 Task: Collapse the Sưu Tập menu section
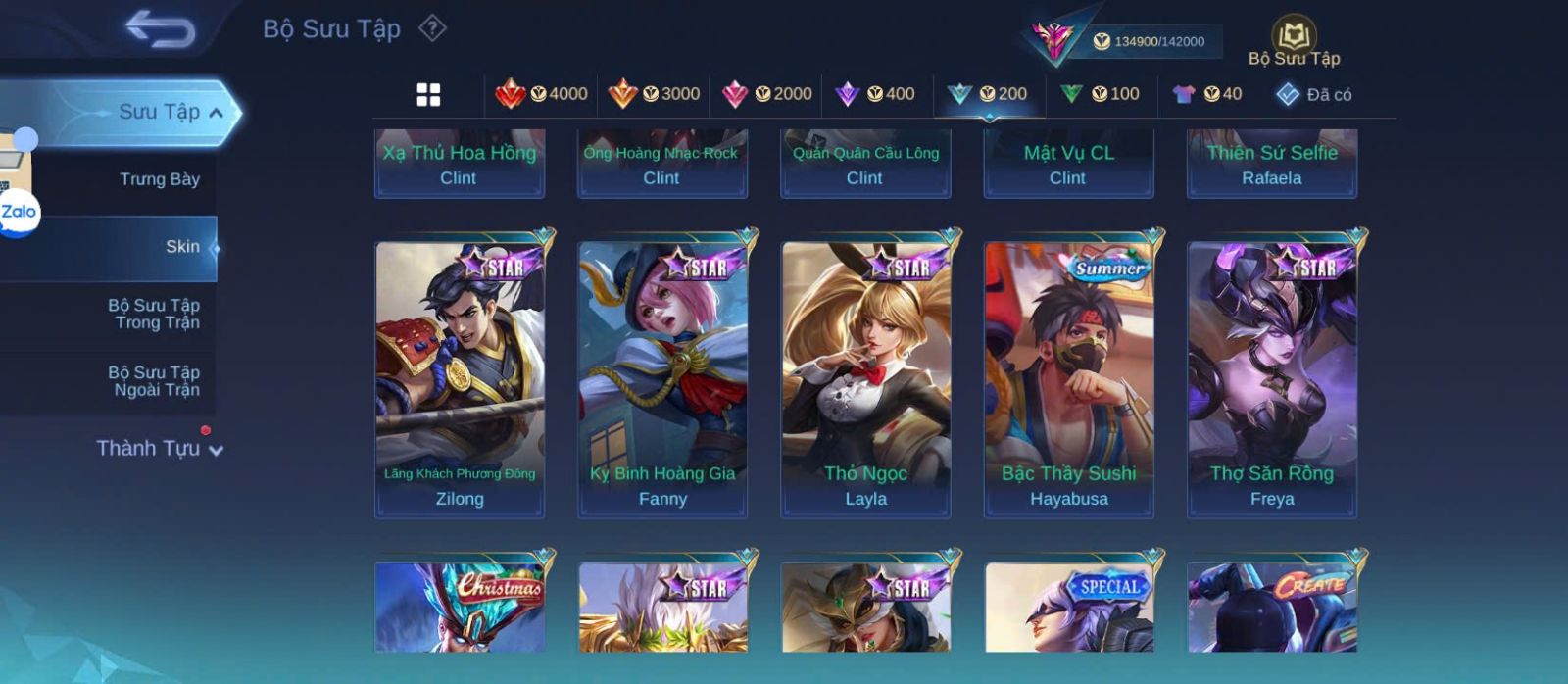(217, 113)
